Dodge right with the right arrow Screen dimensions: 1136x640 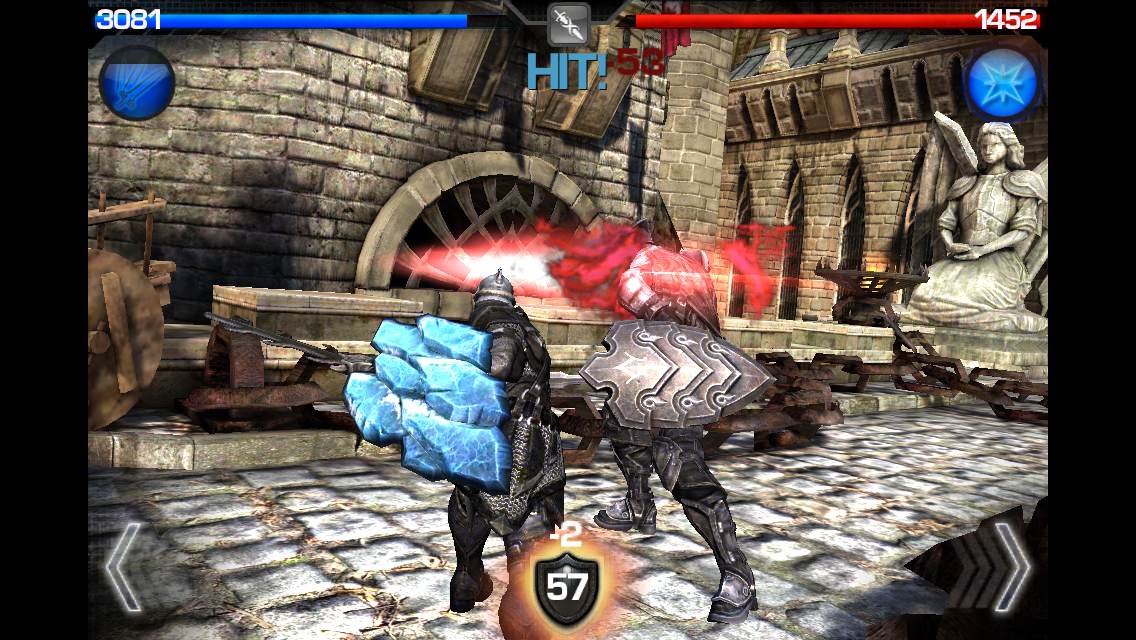point(1010,566)
